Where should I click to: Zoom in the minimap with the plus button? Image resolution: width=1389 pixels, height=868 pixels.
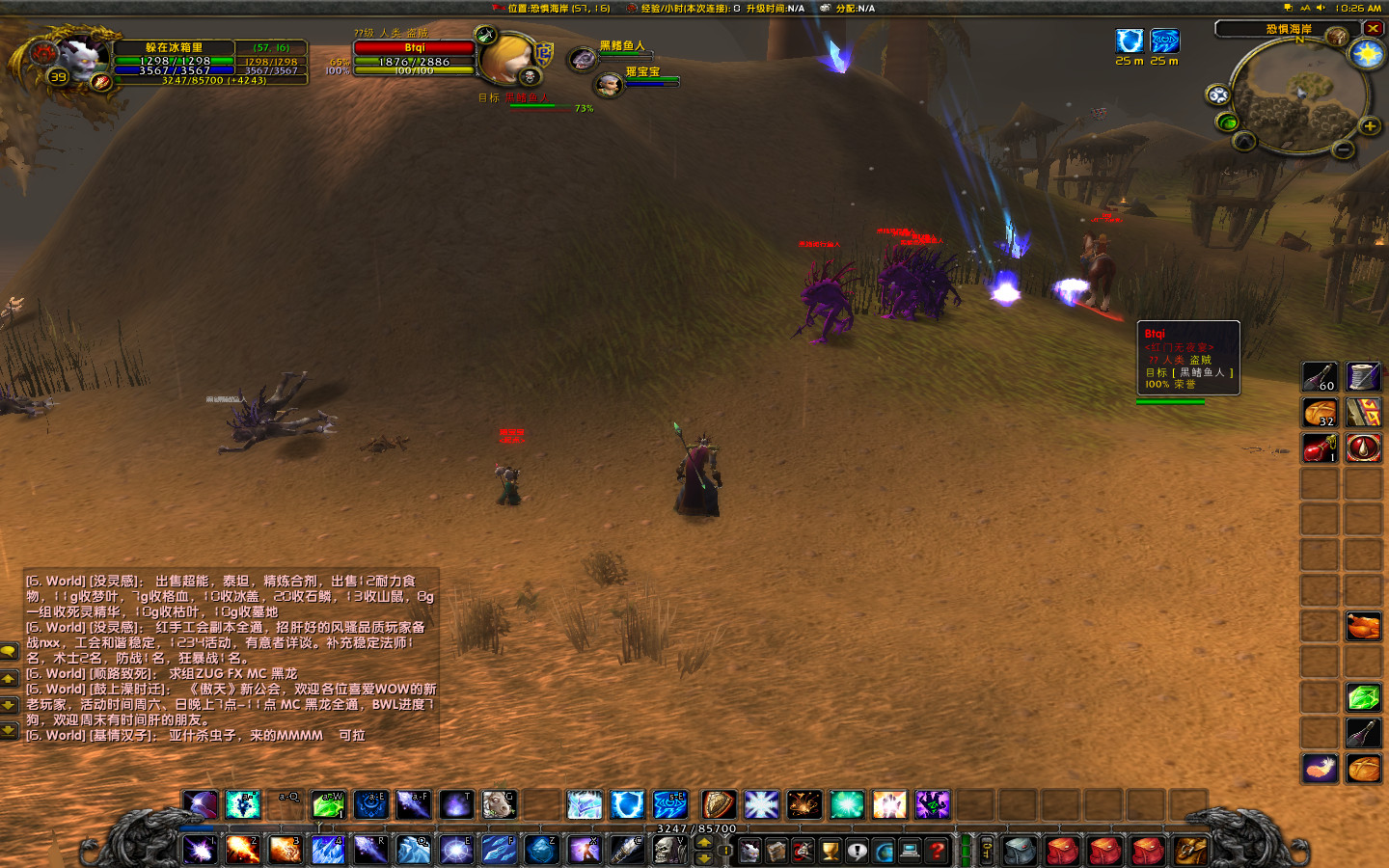point(1371,125)
